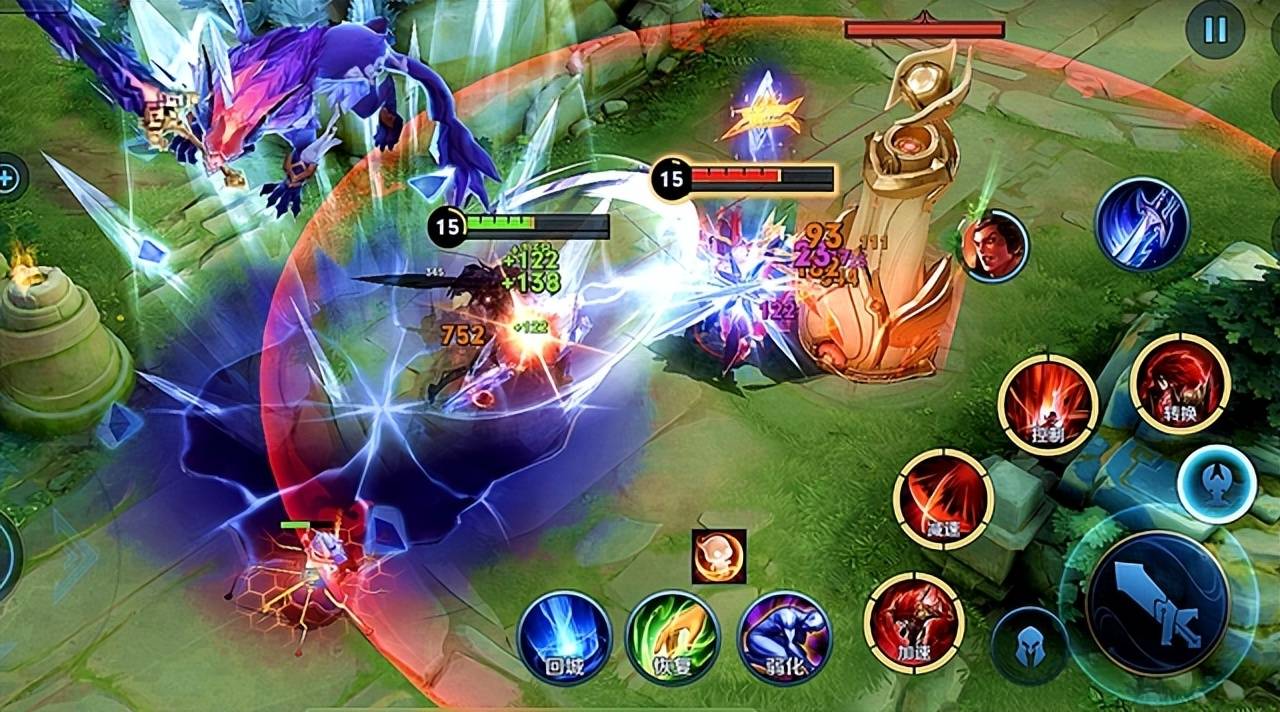The height and width of the screenshot is (712, 1280).
Task: Pause the match with the pause button
Action: coord(1215,30)
